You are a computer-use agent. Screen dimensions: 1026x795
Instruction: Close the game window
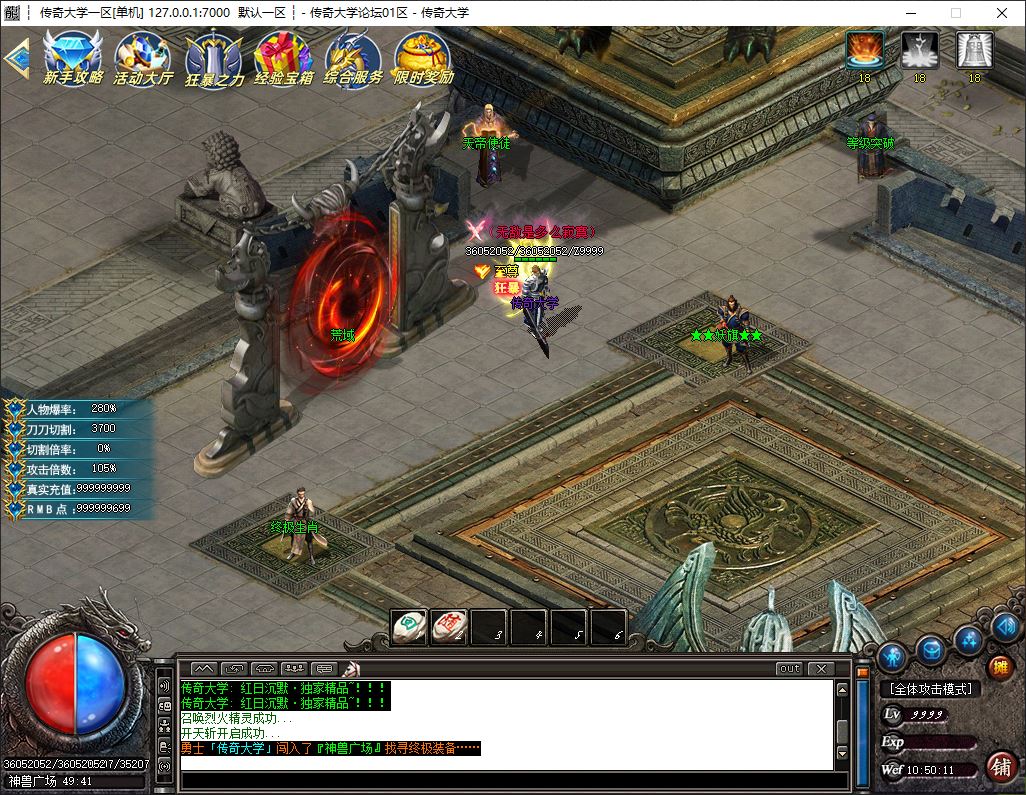pos(1002,13)
